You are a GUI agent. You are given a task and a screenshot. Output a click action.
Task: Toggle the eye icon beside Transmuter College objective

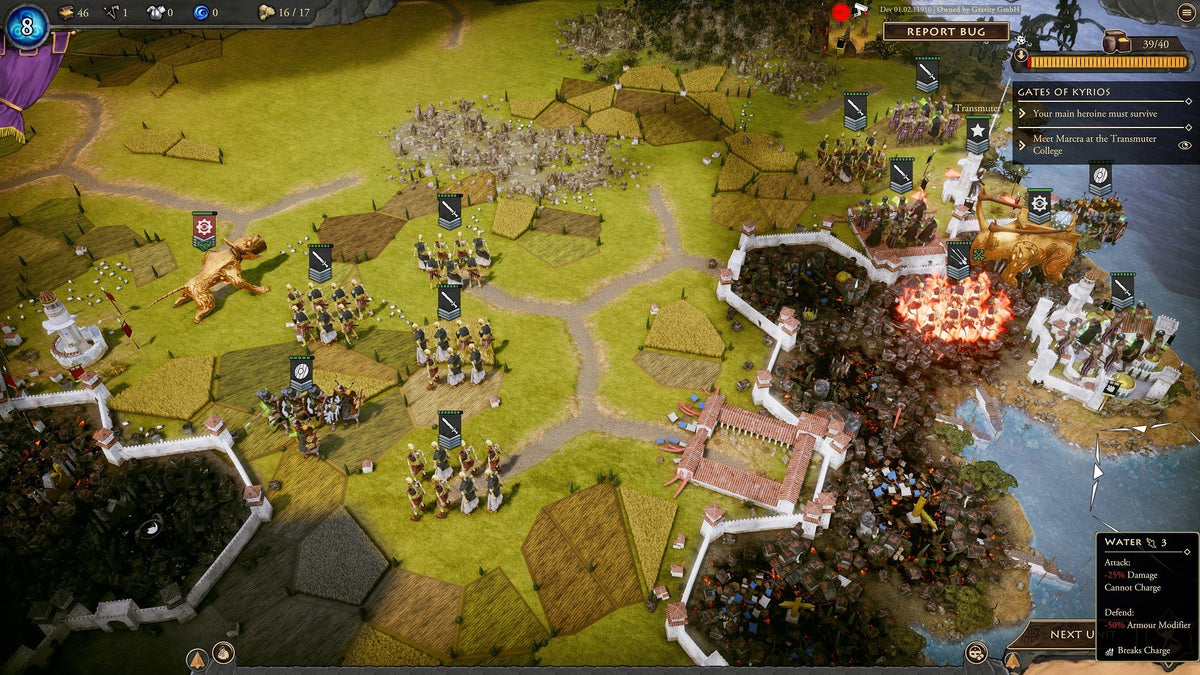point(1185,145)
